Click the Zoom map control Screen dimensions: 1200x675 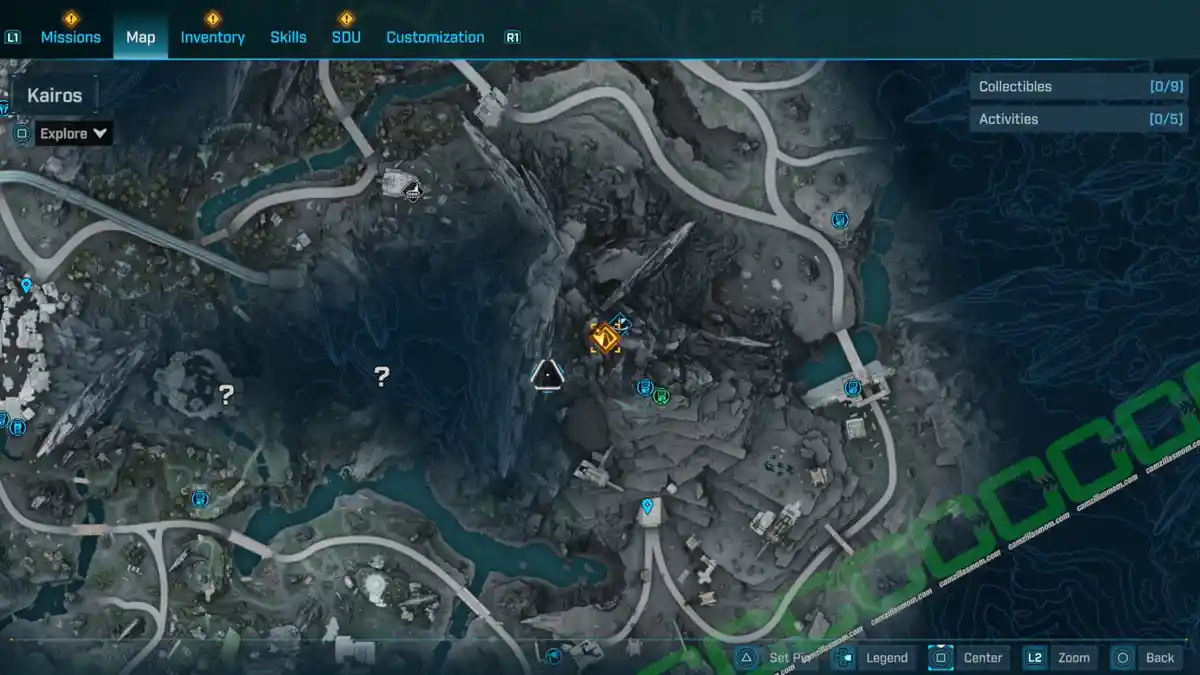1060,657
